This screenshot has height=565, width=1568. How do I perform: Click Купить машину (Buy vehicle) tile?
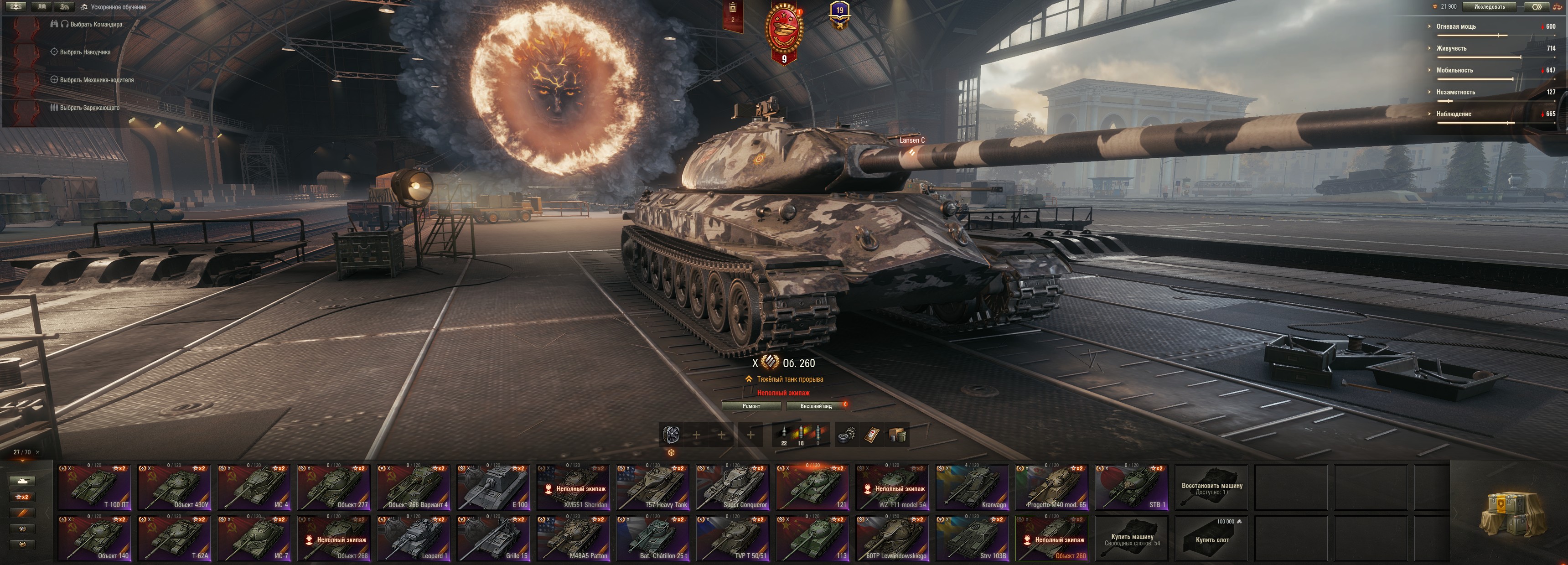point(1132,538)
